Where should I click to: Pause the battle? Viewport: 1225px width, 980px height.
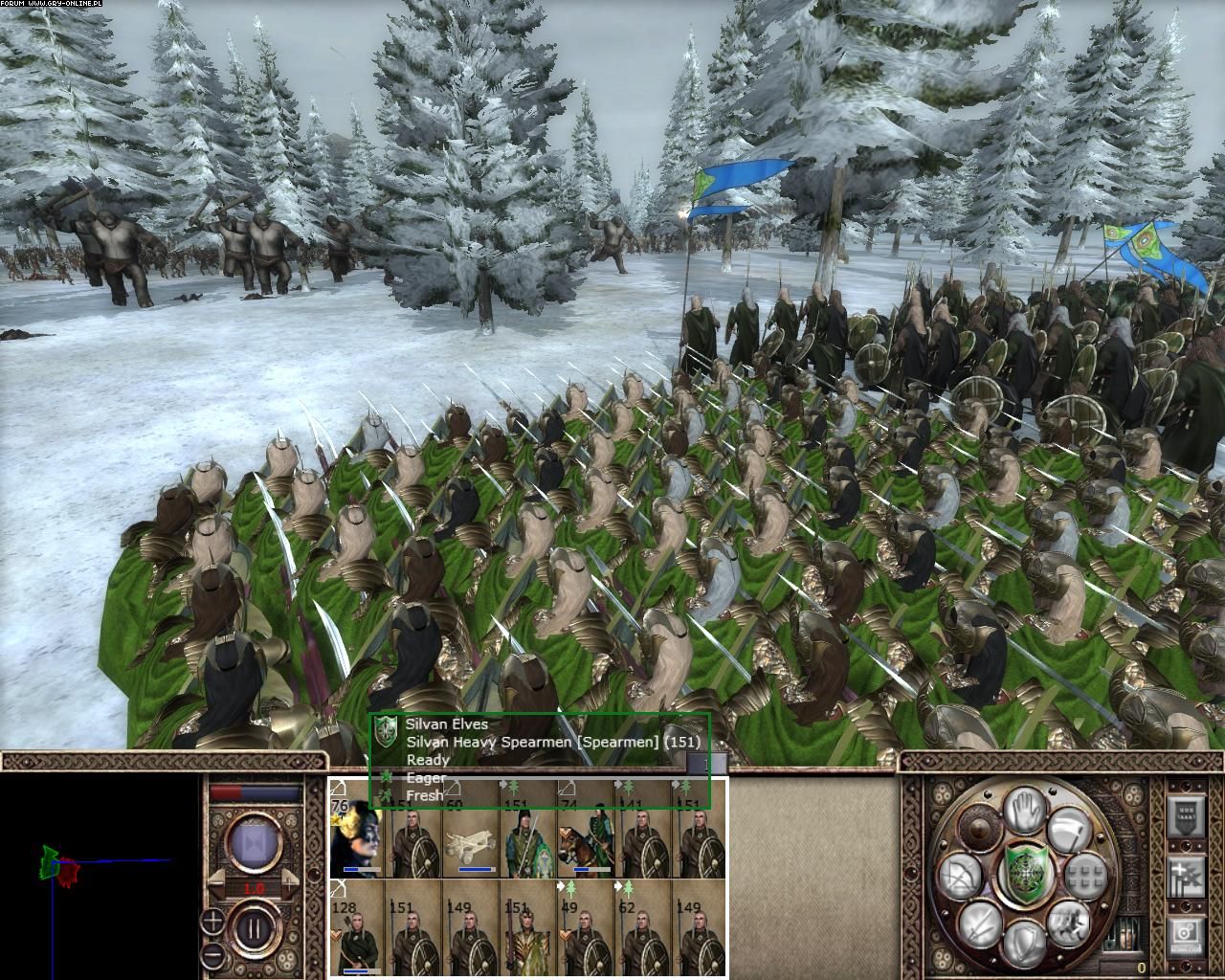tap(256, 927)
